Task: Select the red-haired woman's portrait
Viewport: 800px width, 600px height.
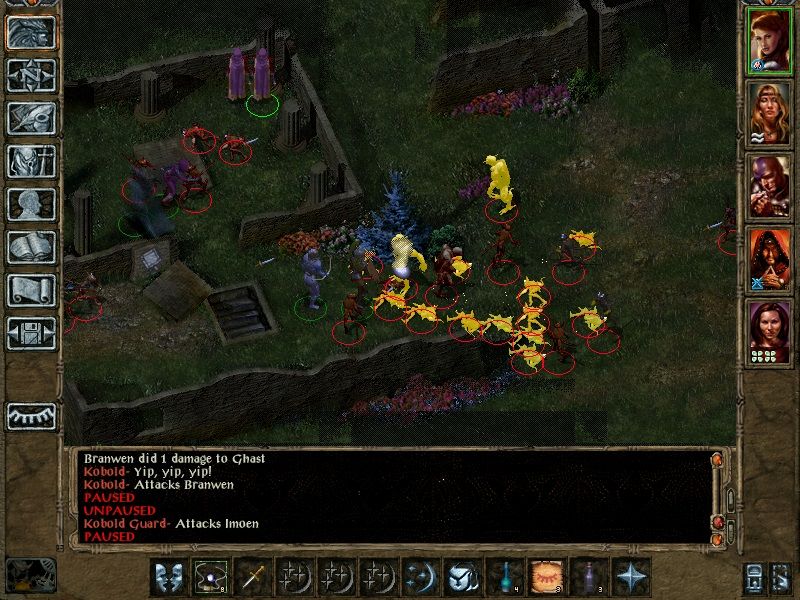Action: (x=769, y=40)
